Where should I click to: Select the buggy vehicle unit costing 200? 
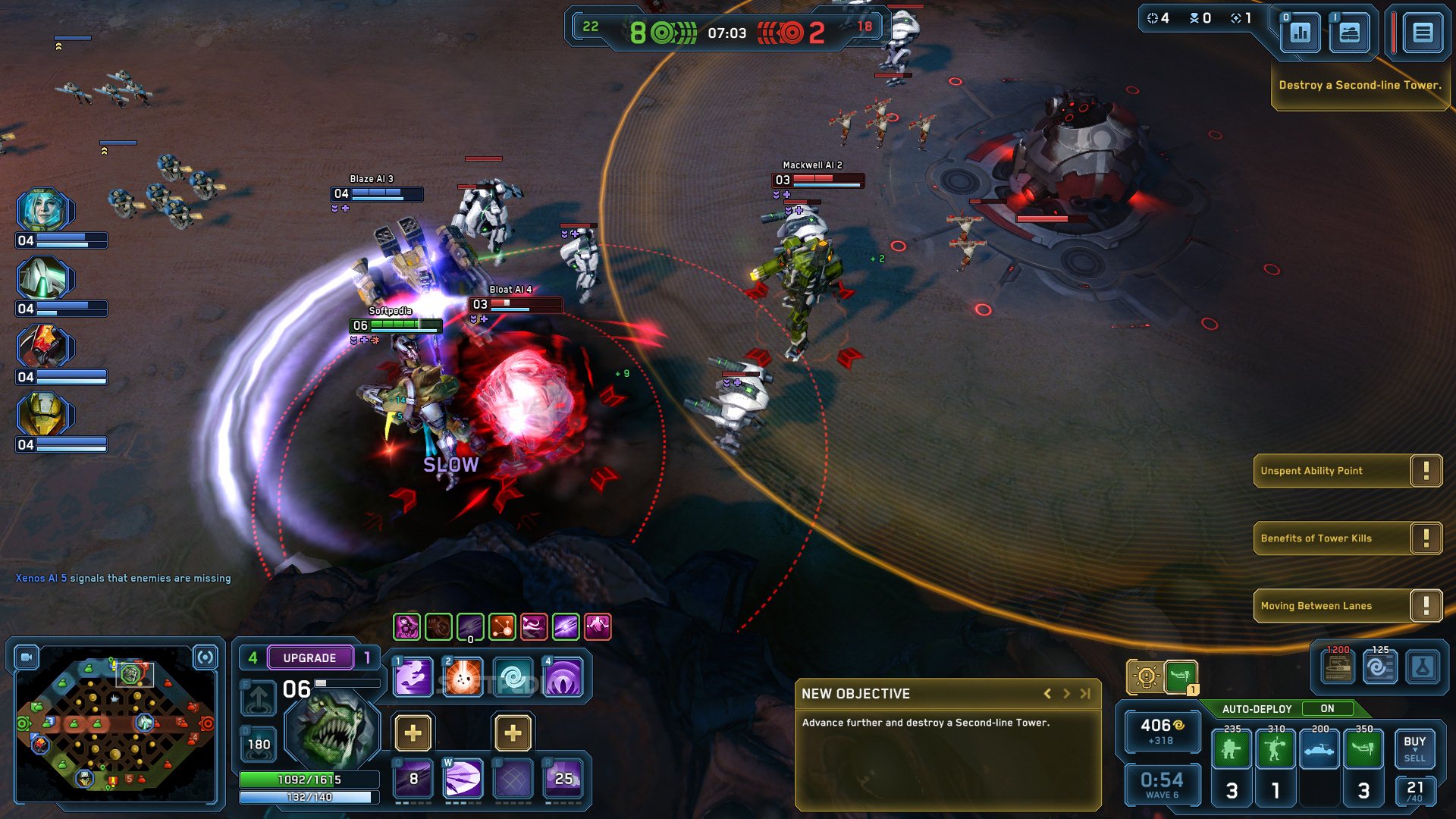click(x=1319, y=749)
